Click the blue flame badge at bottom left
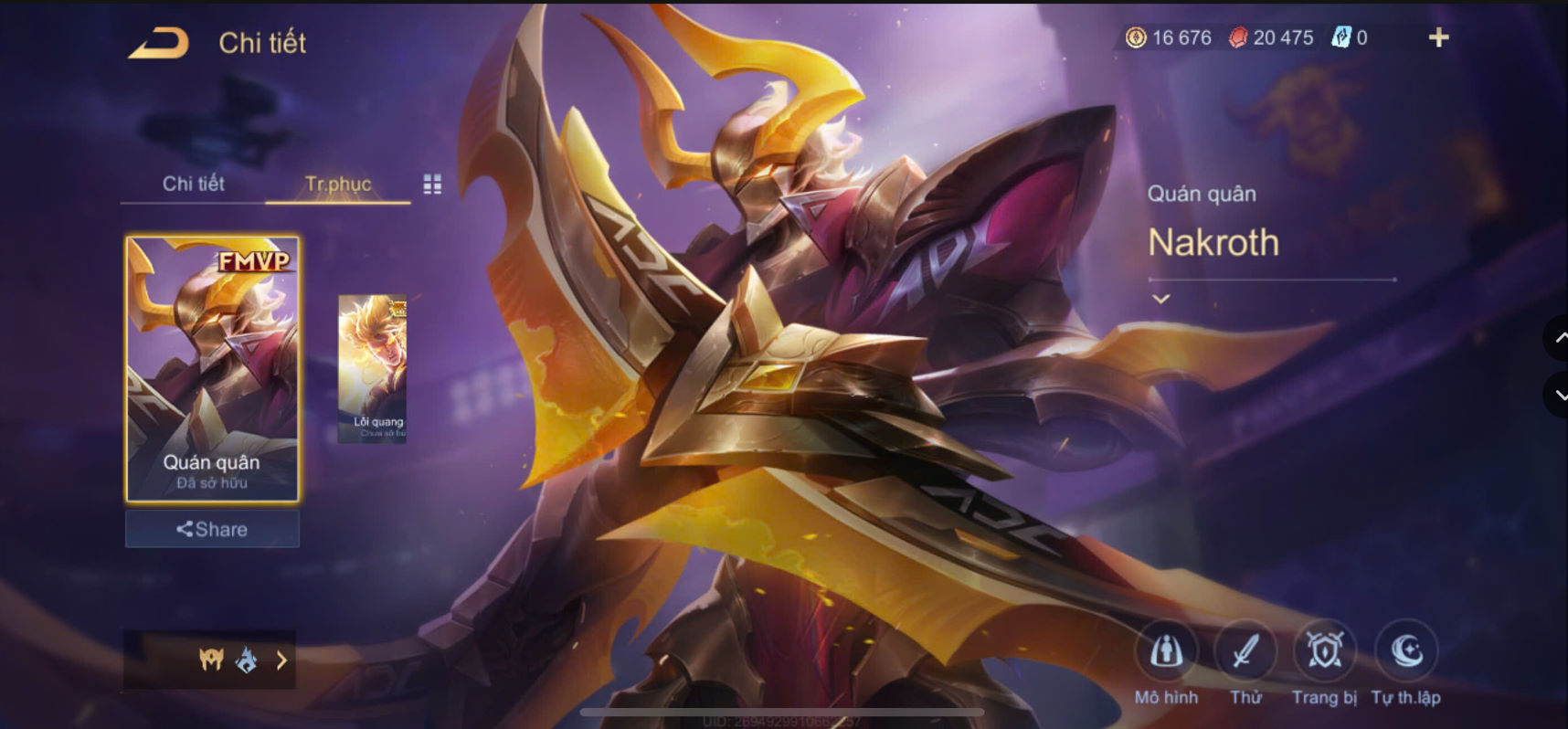 [245, 660]
